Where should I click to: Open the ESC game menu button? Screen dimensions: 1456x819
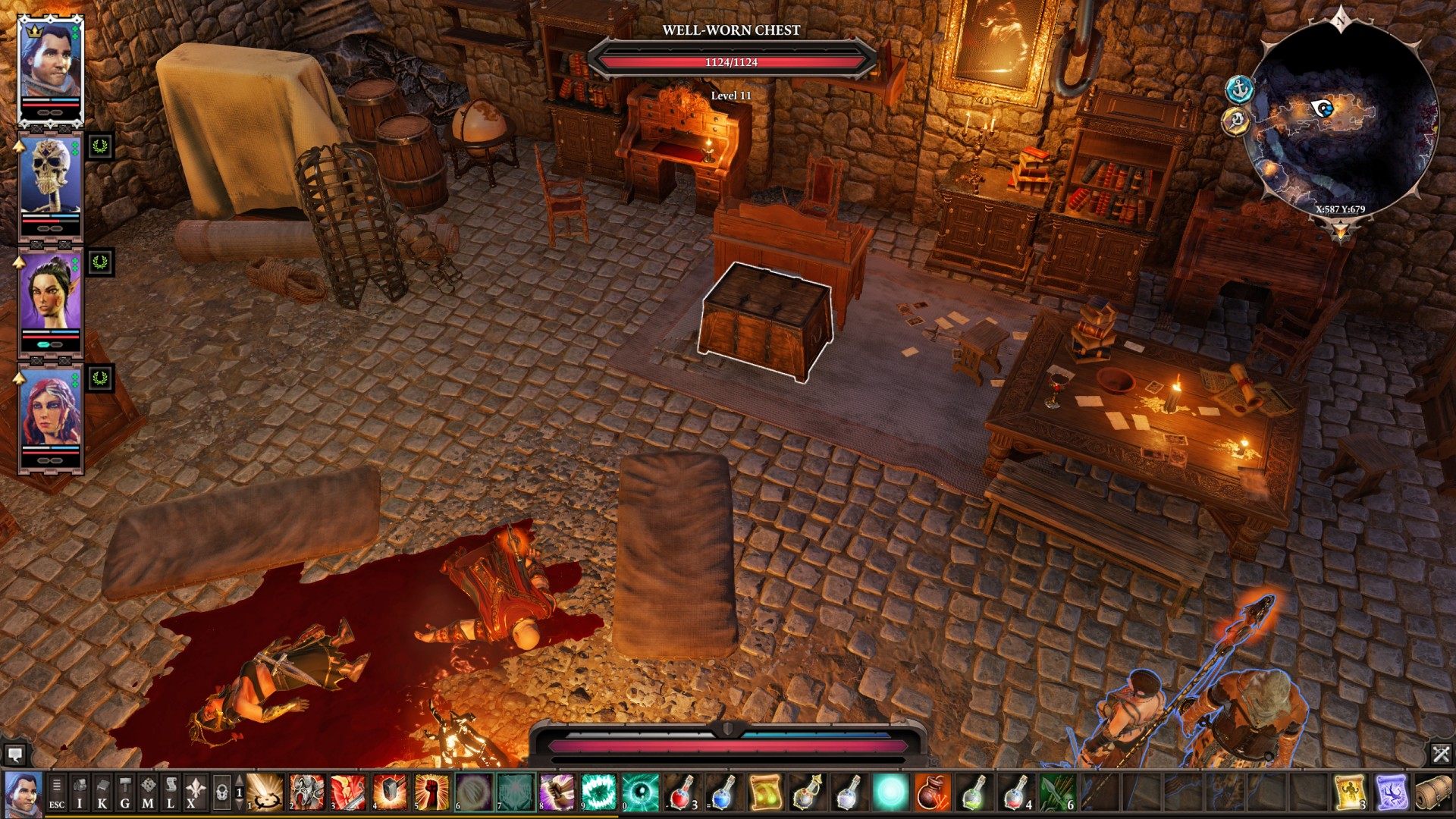[x=57, y=793]
